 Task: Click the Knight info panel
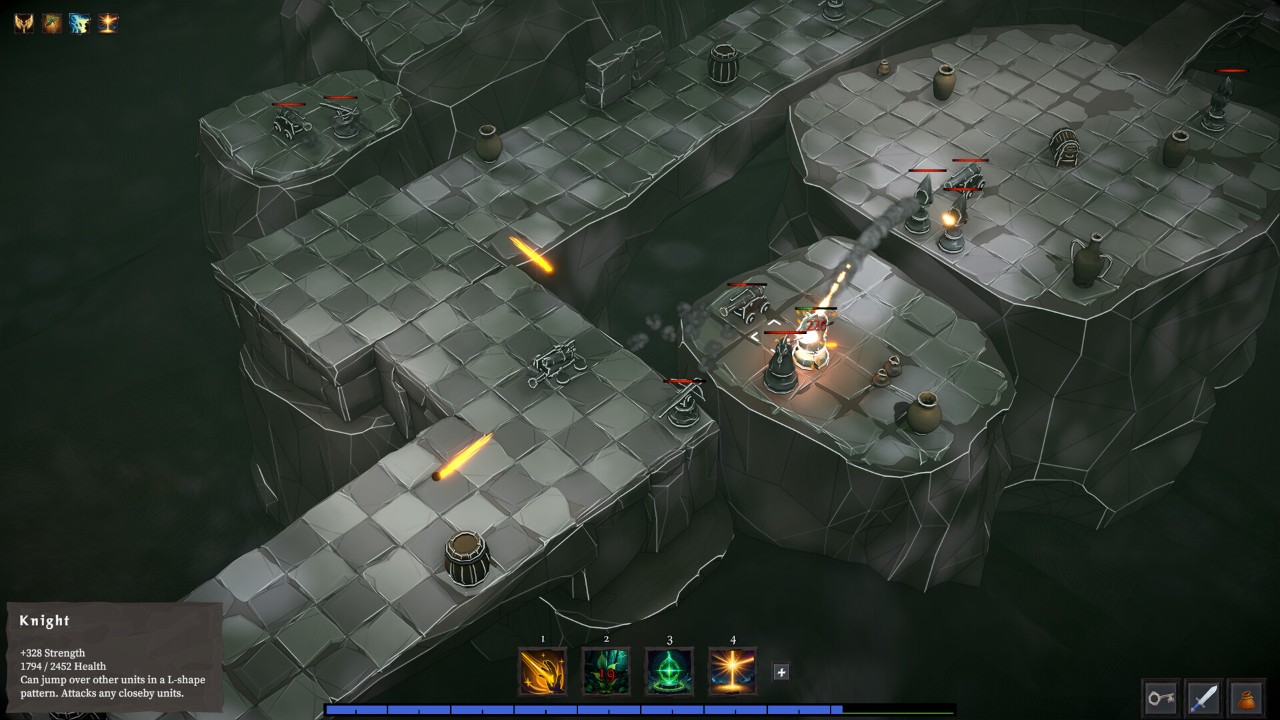click(x=110, y=655)
